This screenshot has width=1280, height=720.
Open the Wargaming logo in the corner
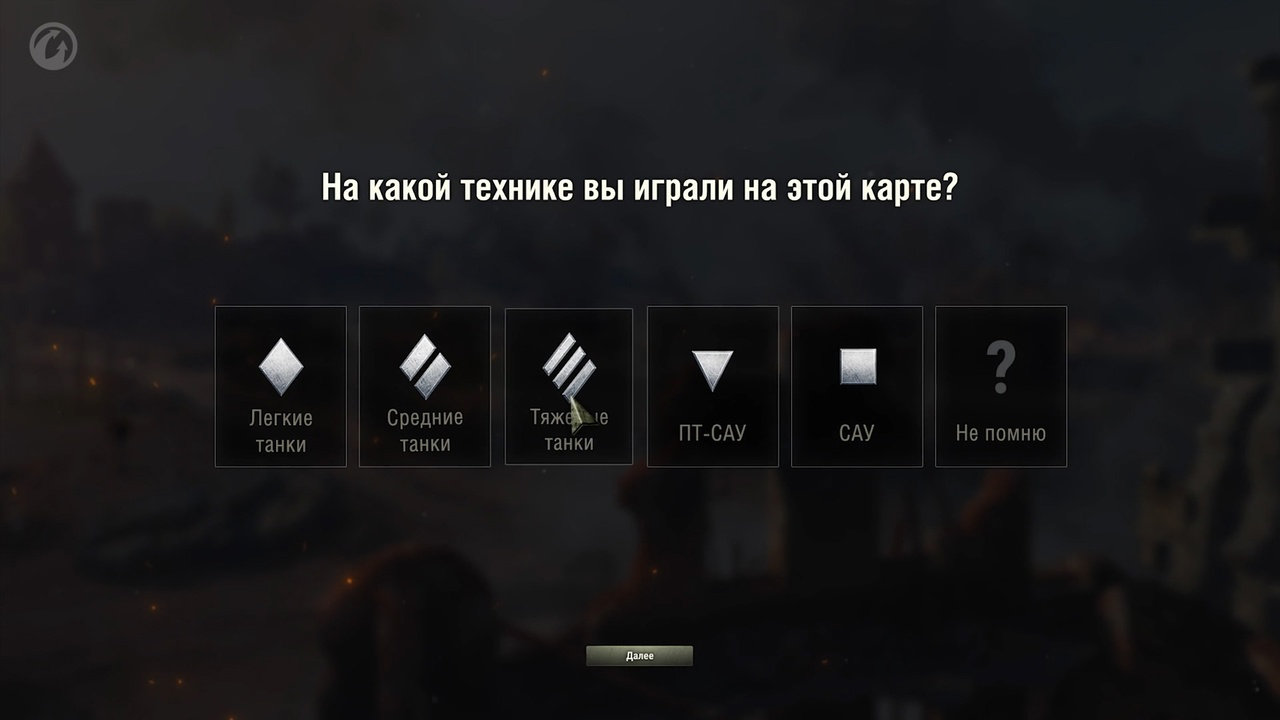coord(55,45)
